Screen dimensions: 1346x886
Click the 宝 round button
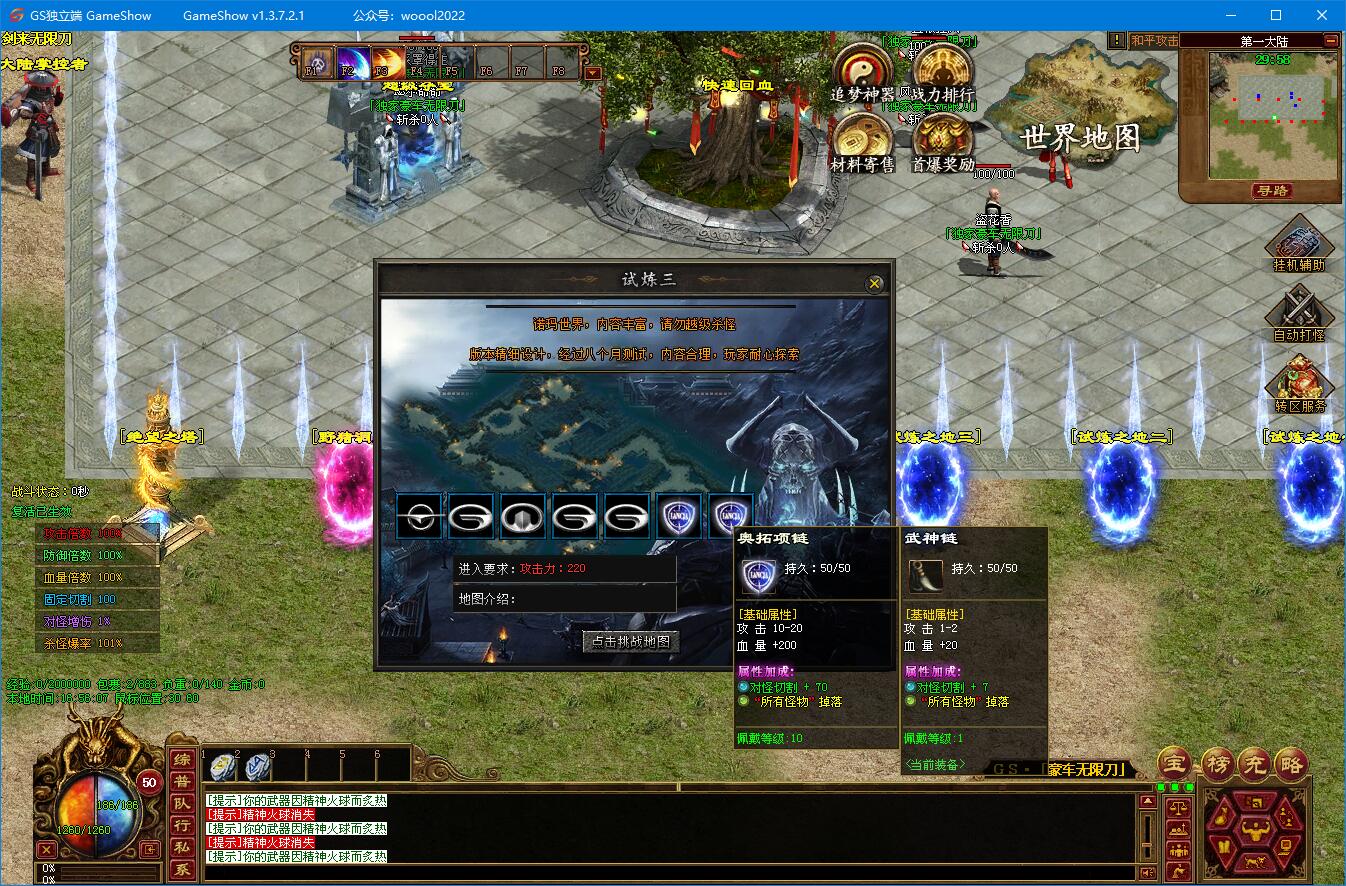pos(1176,765)
